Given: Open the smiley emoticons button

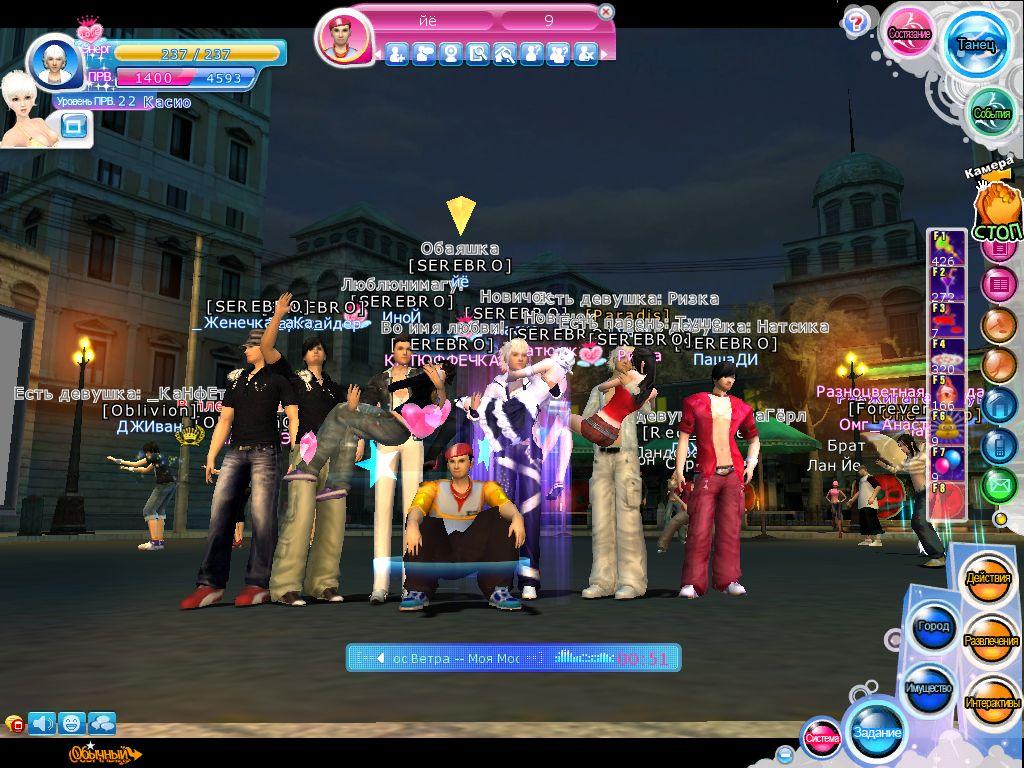Looking at the screenshot, I should click(72, 722).
